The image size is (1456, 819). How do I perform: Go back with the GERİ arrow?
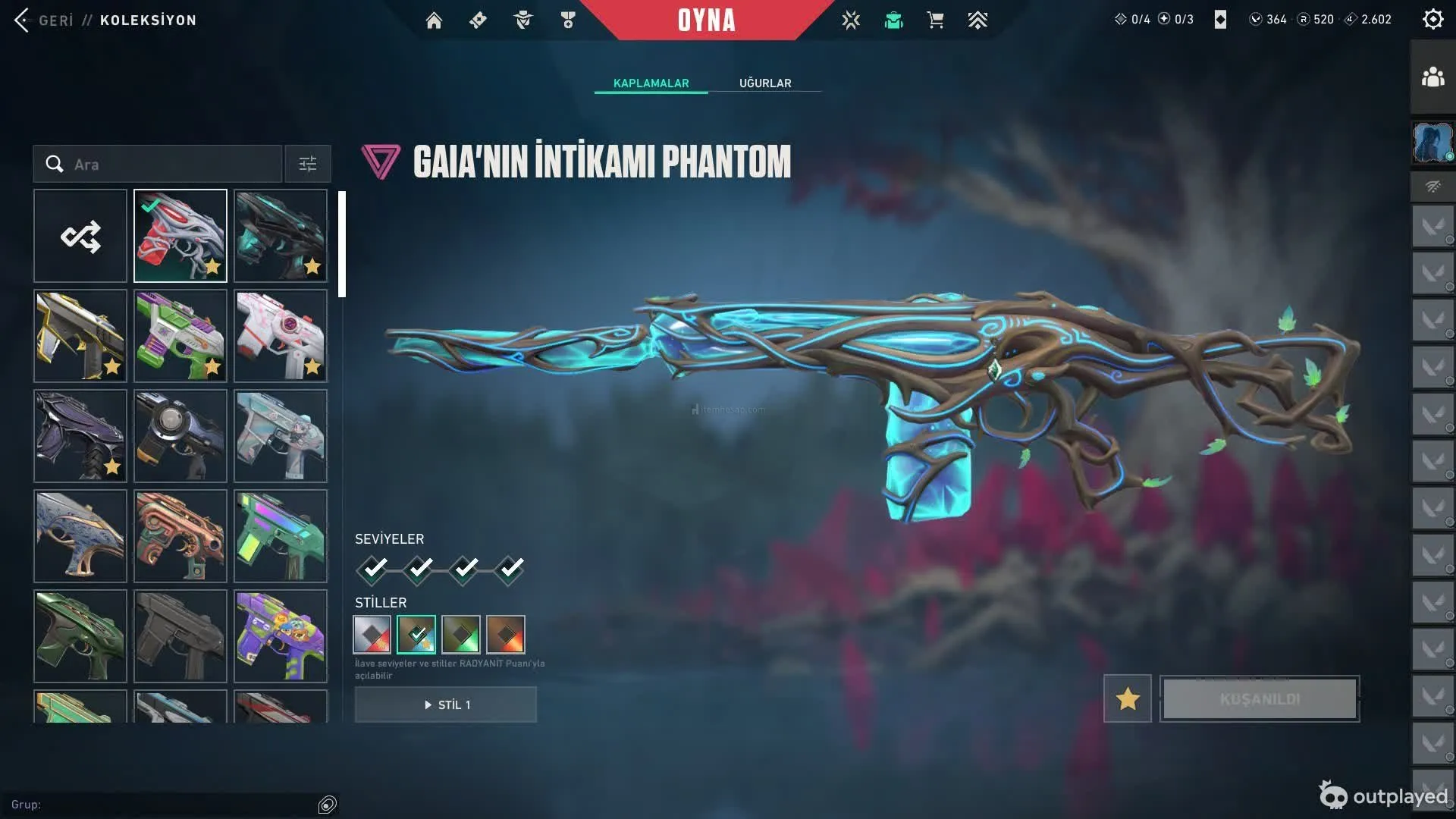pos(23,20)
